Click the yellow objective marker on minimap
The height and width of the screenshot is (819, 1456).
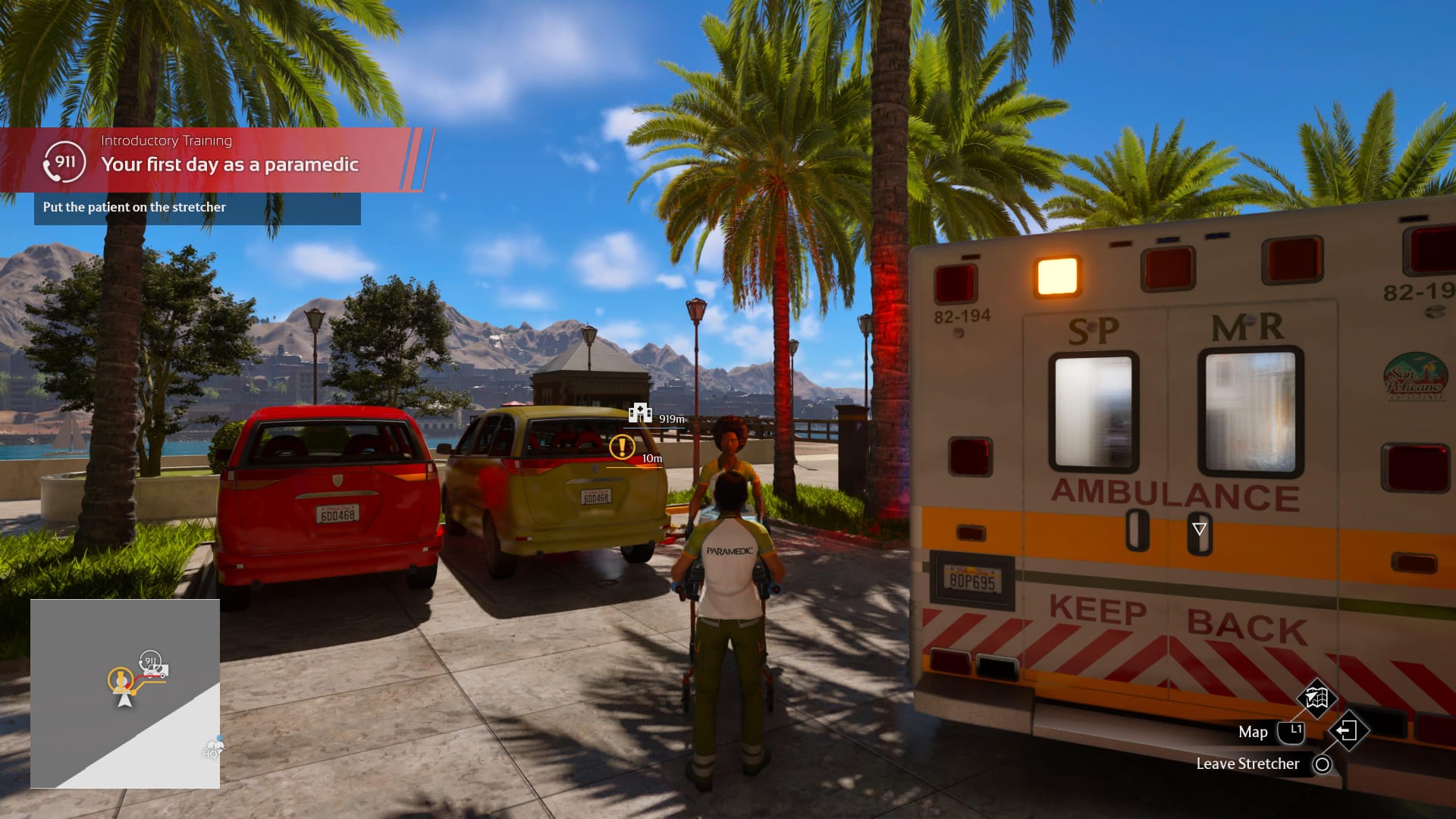pyautogui.click(x=120, y=679)
